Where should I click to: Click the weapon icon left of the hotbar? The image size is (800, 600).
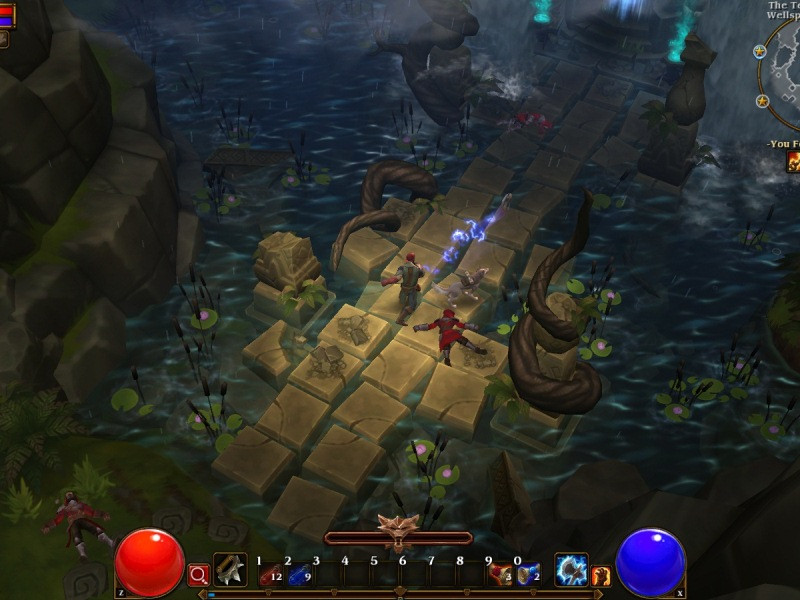click(x=230, y=570)
